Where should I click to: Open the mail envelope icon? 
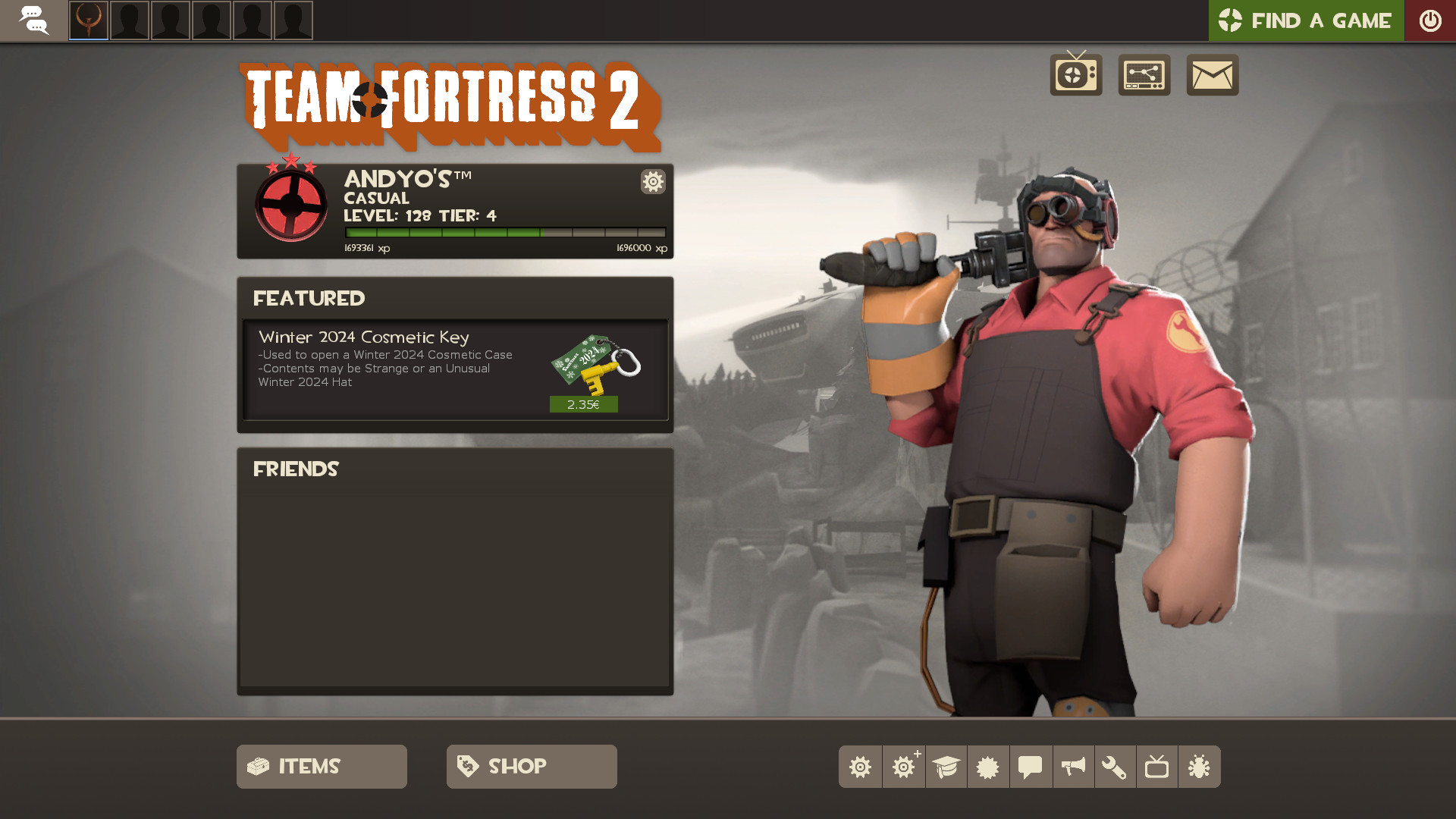1211,75
